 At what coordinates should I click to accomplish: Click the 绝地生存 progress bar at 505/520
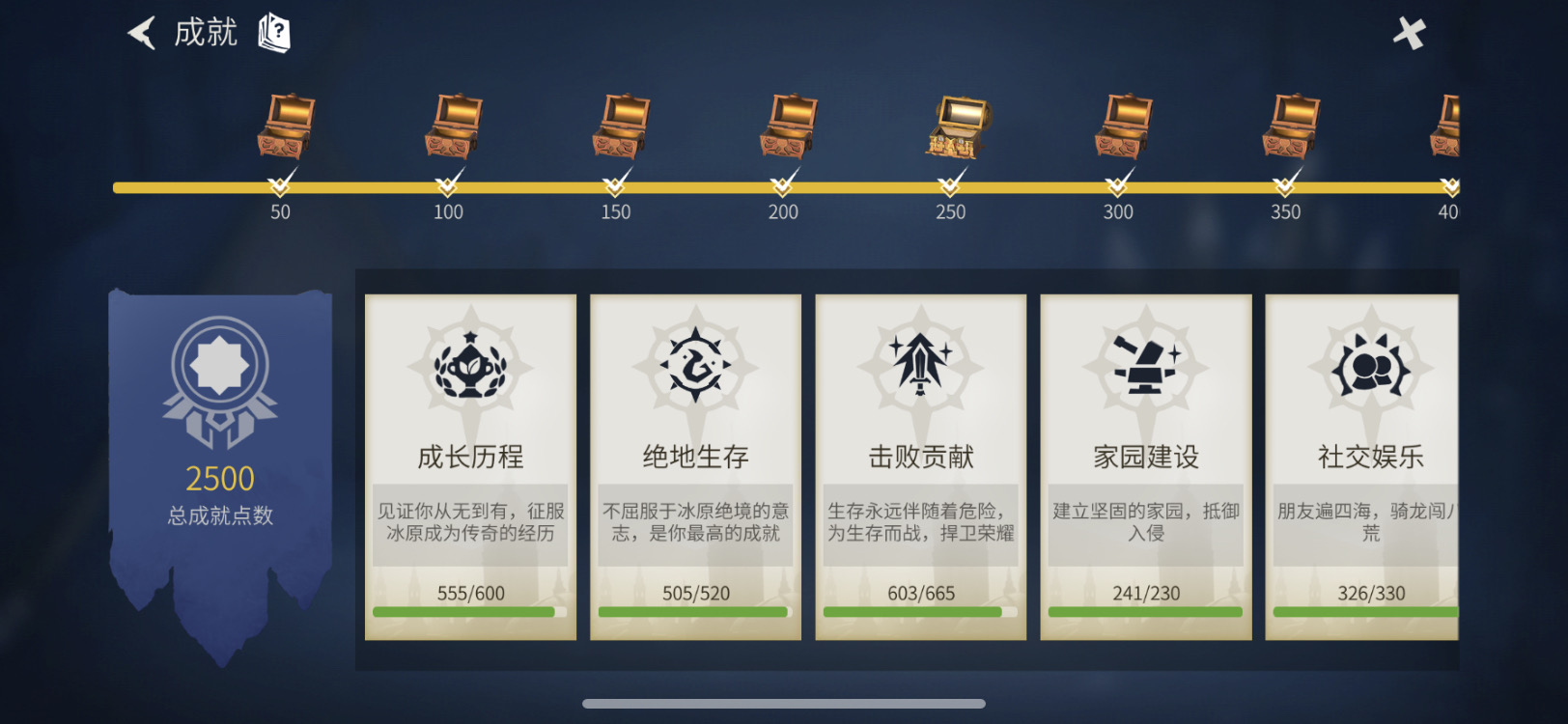click(x=694, y=612)
